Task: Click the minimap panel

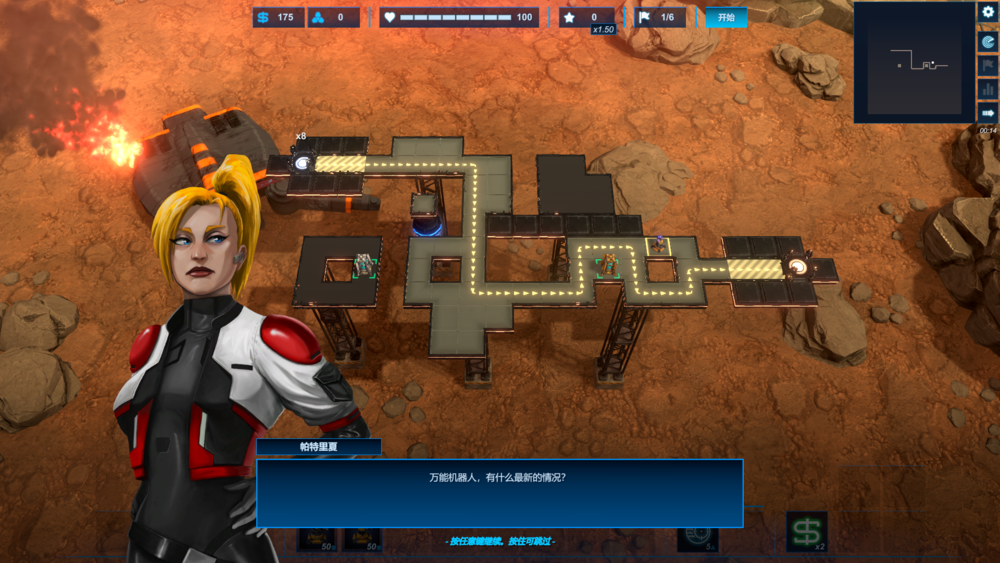Action: (x=913, y=65)
